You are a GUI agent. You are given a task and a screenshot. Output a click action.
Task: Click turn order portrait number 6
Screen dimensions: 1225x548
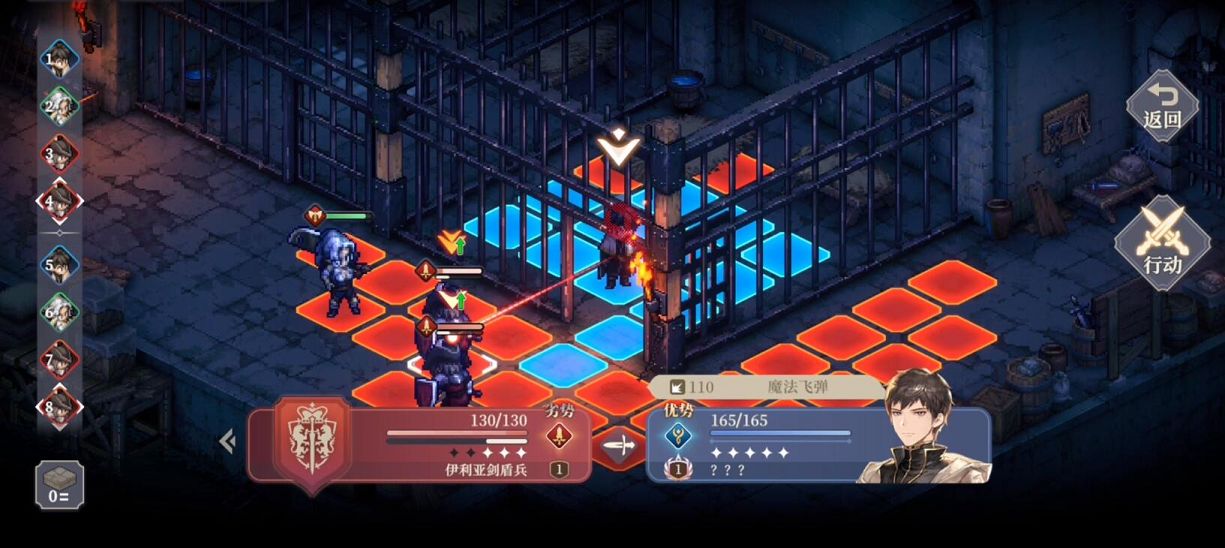tap(60, 313)
